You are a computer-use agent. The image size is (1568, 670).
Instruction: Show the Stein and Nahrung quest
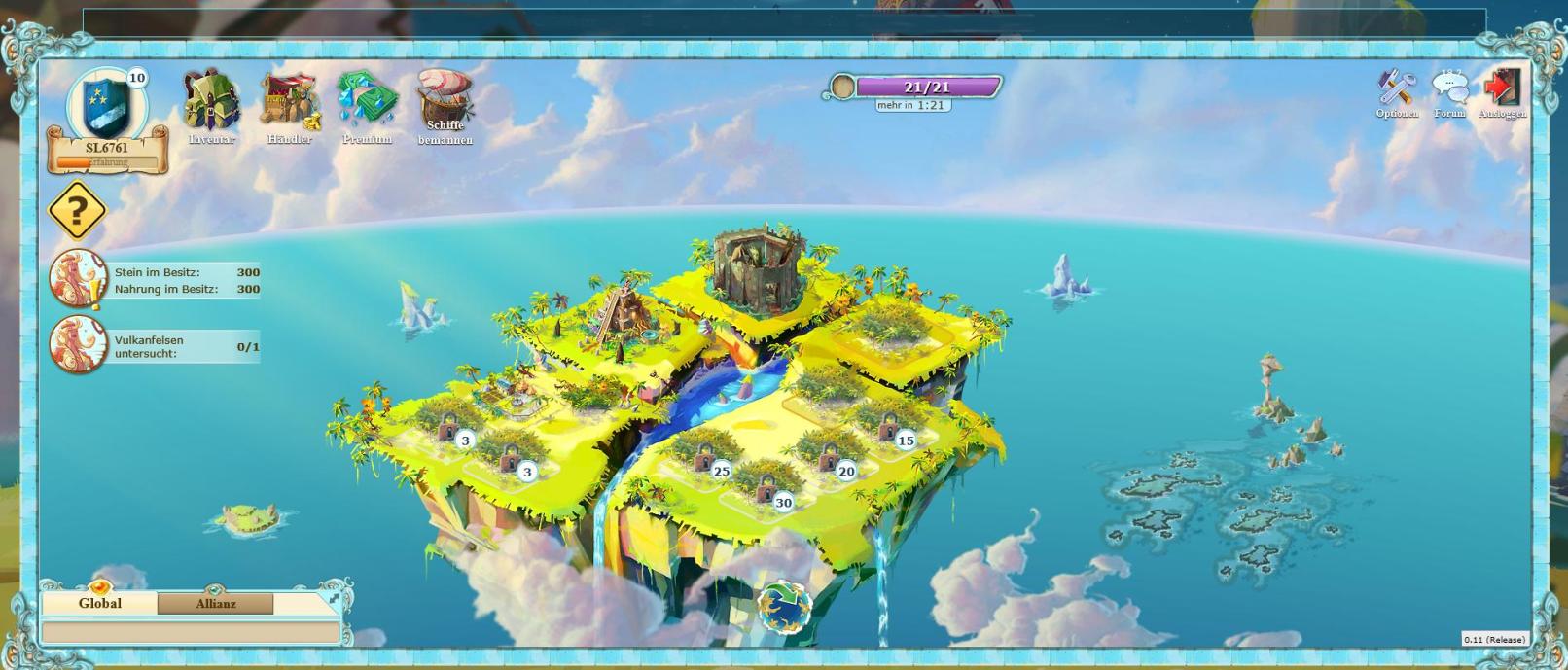tap(78, 279)
